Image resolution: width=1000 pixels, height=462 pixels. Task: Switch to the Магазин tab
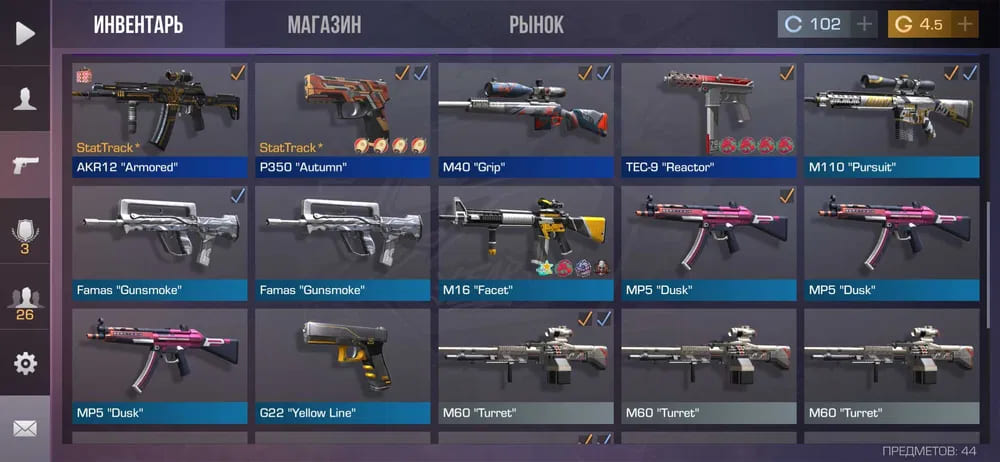pyautogui.click(x=324, y=25)
